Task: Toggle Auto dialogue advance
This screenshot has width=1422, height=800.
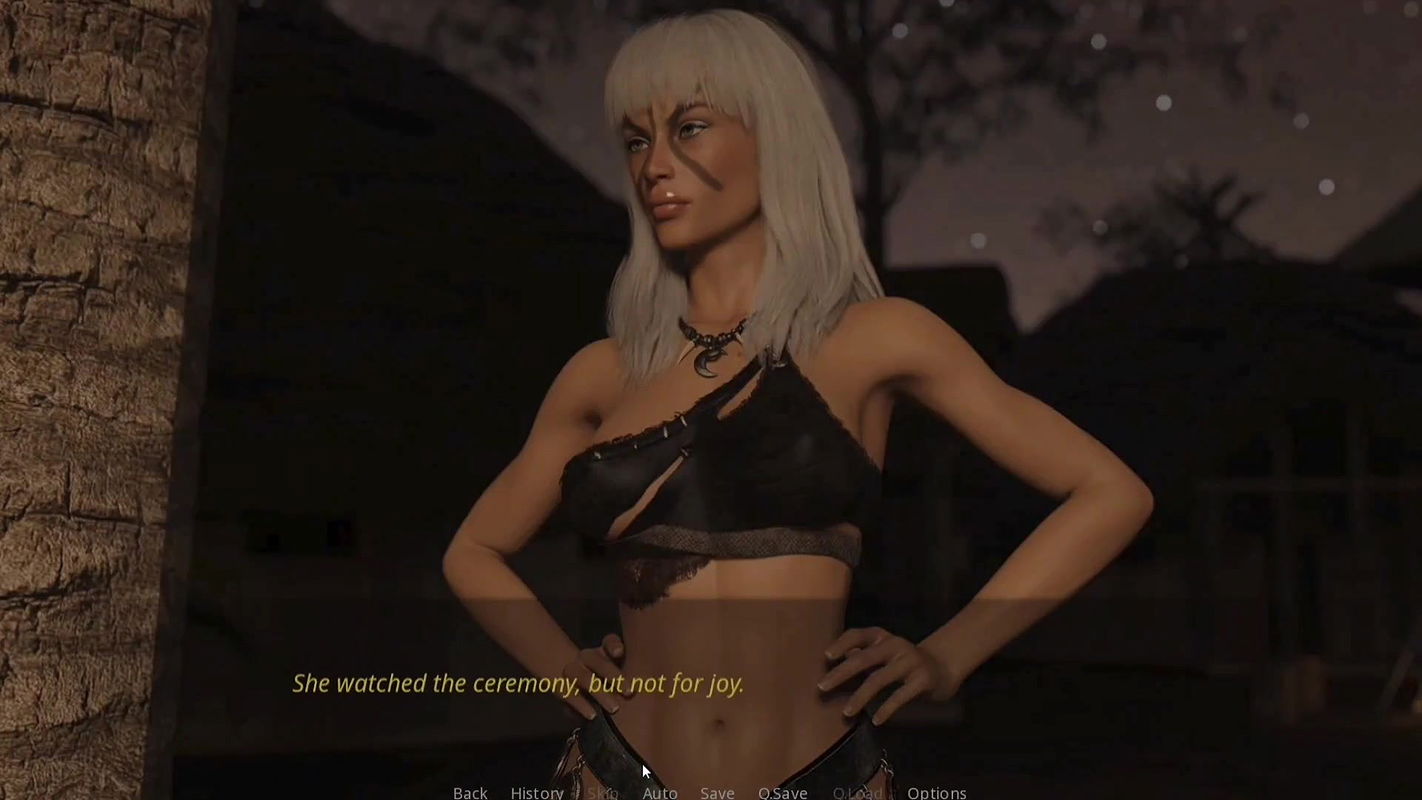Action: (660, 792)
